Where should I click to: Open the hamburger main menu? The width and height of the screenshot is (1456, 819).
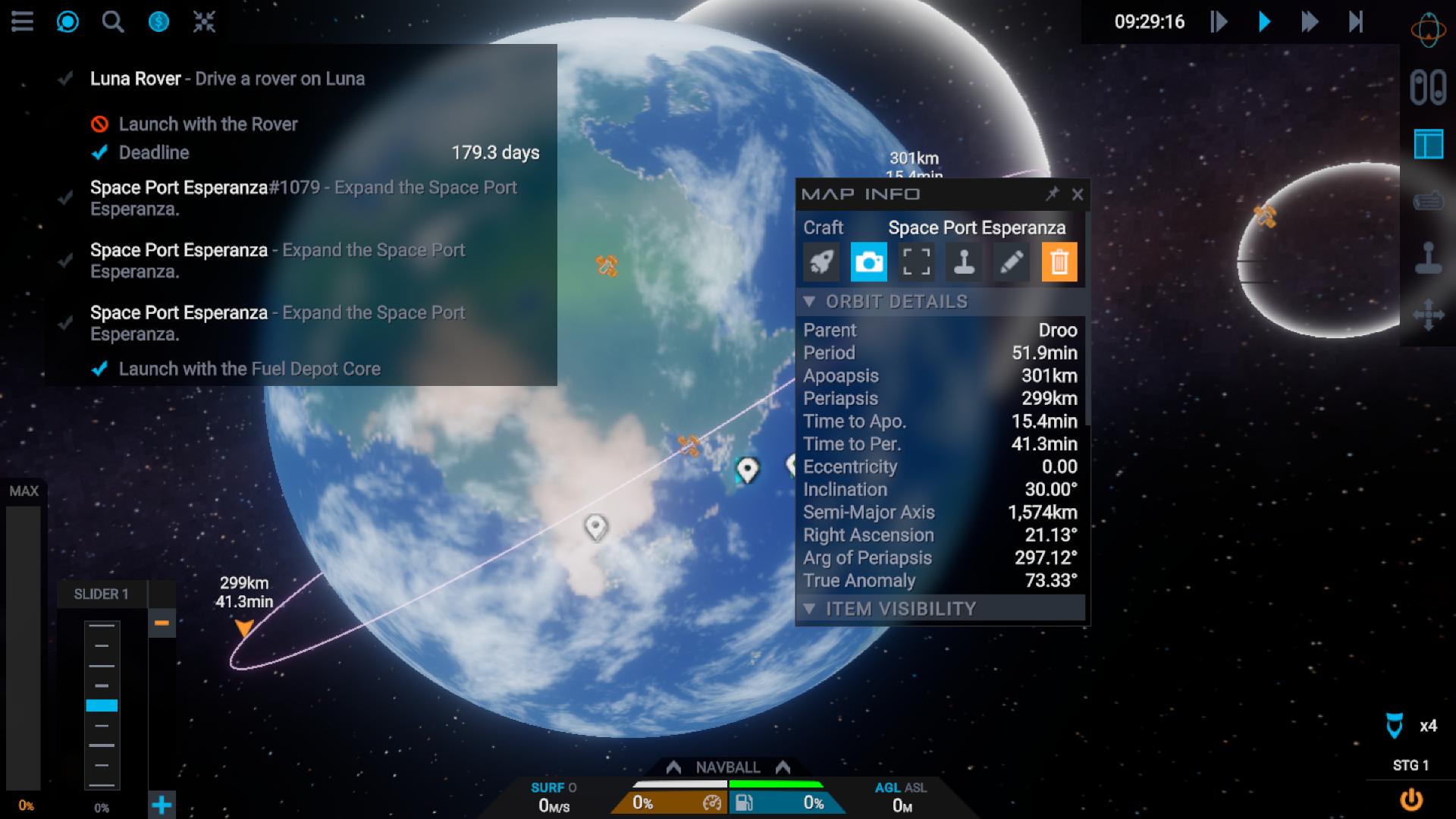(22, 21)
